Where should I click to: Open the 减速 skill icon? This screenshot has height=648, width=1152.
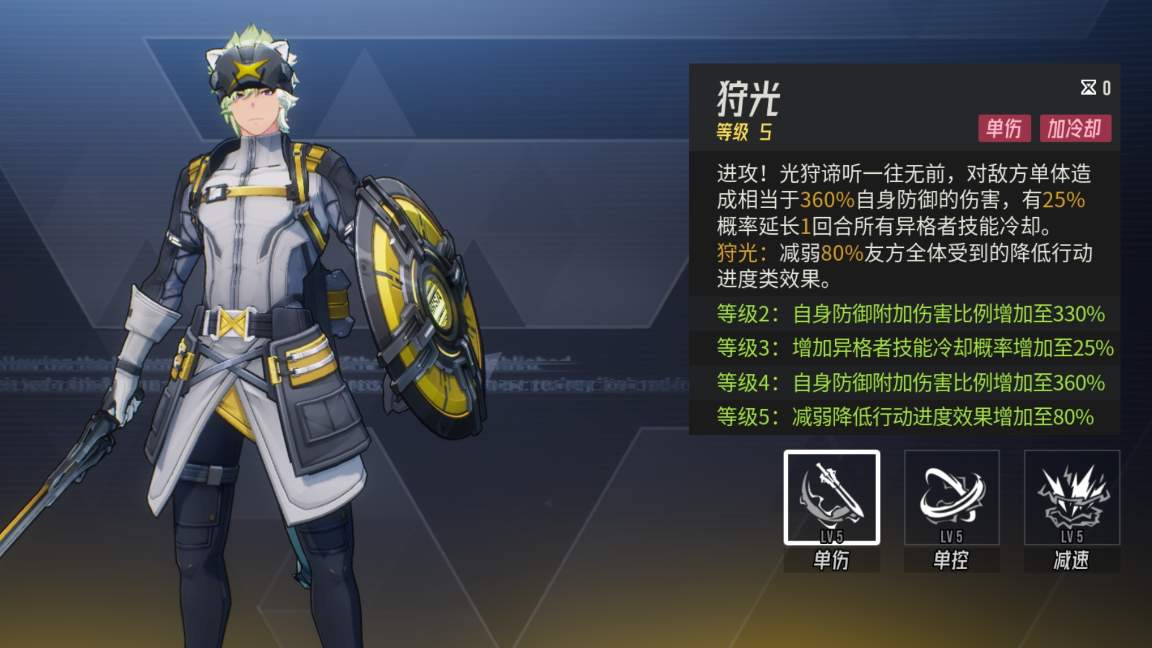tap(1071, 497)
